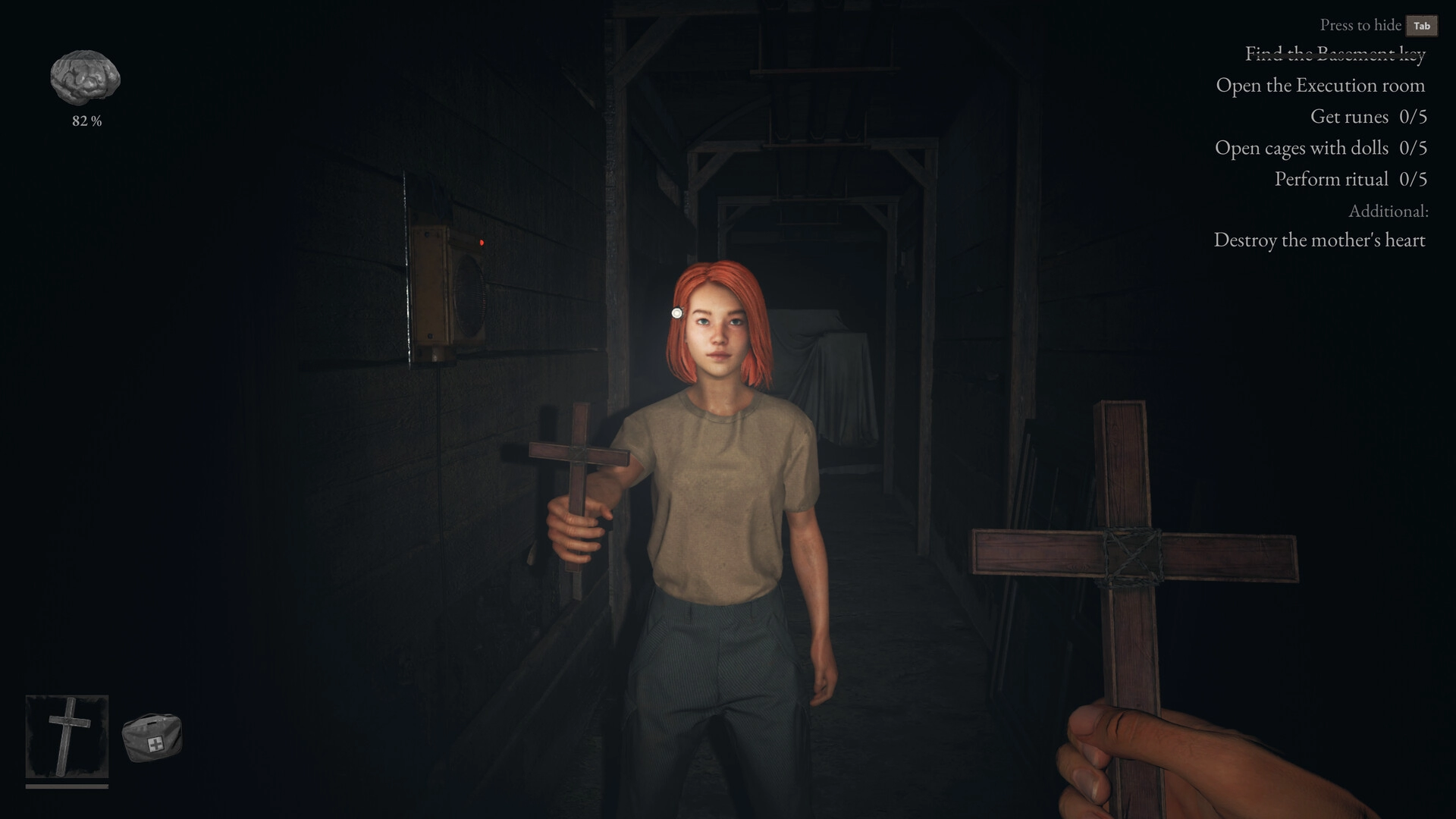Viewport: 1456px width, 819px height.
Task: Click the "Destroy the mother's heart" objective
Action: click(1319, 240)
